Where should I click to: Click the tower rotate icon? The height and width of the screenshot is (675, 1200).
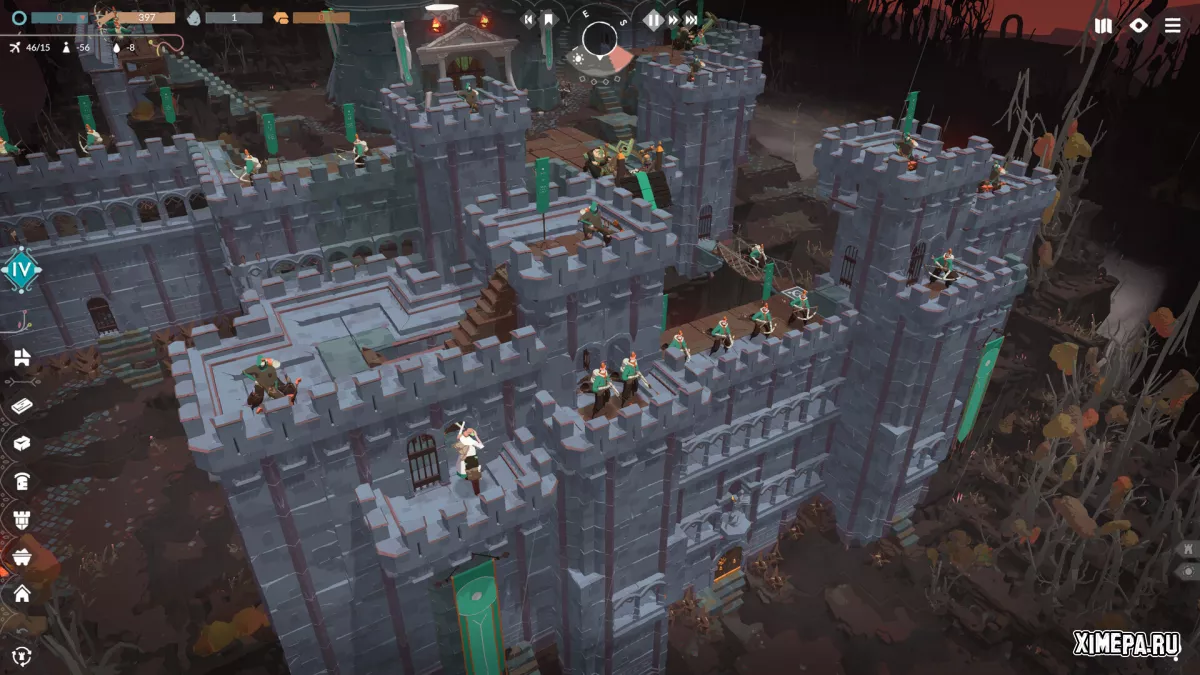pos(21,655)
